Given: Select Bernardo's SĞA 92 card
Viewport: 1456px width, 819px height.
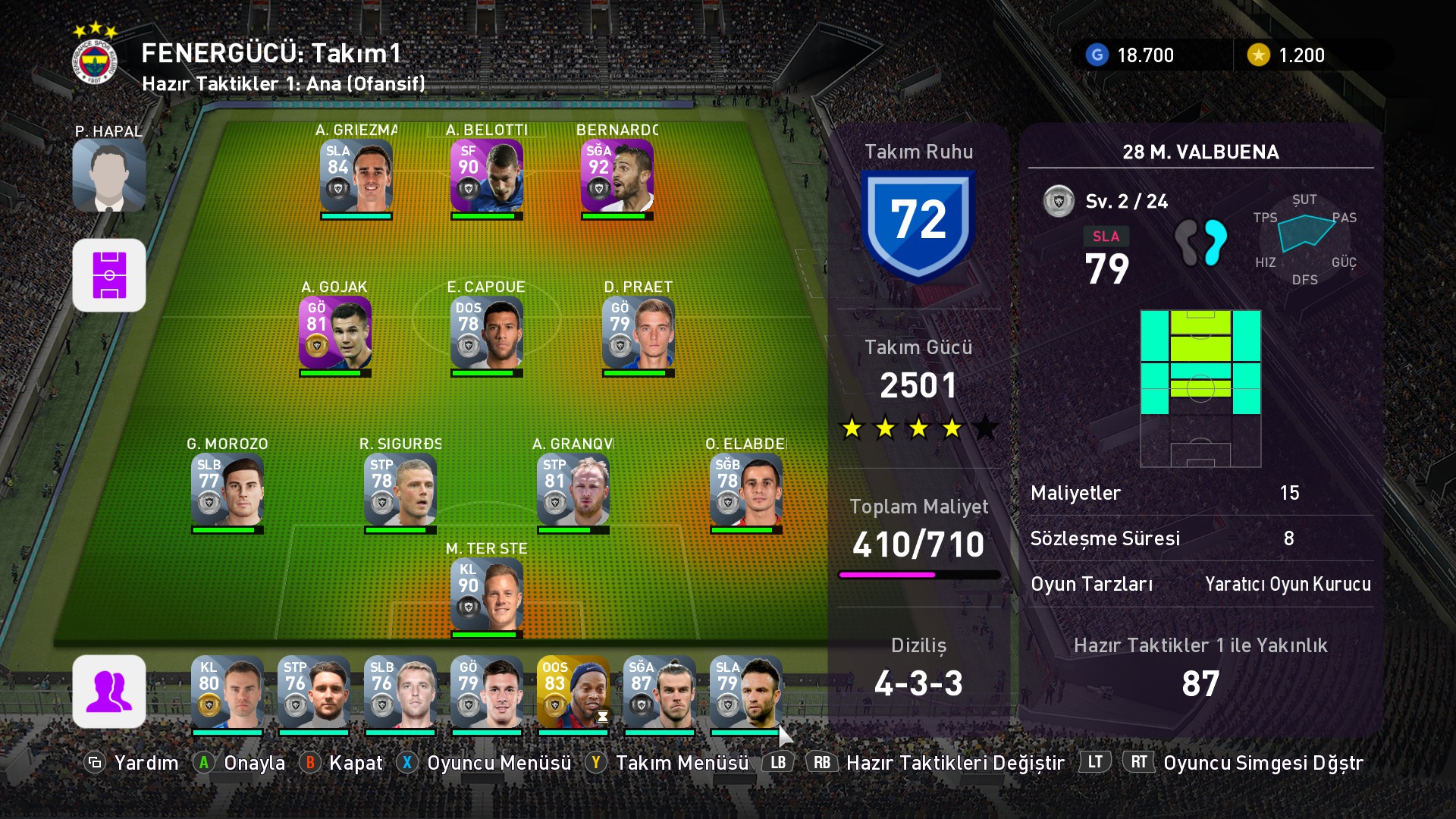Looking at the screenshot, I should point(617,176).
